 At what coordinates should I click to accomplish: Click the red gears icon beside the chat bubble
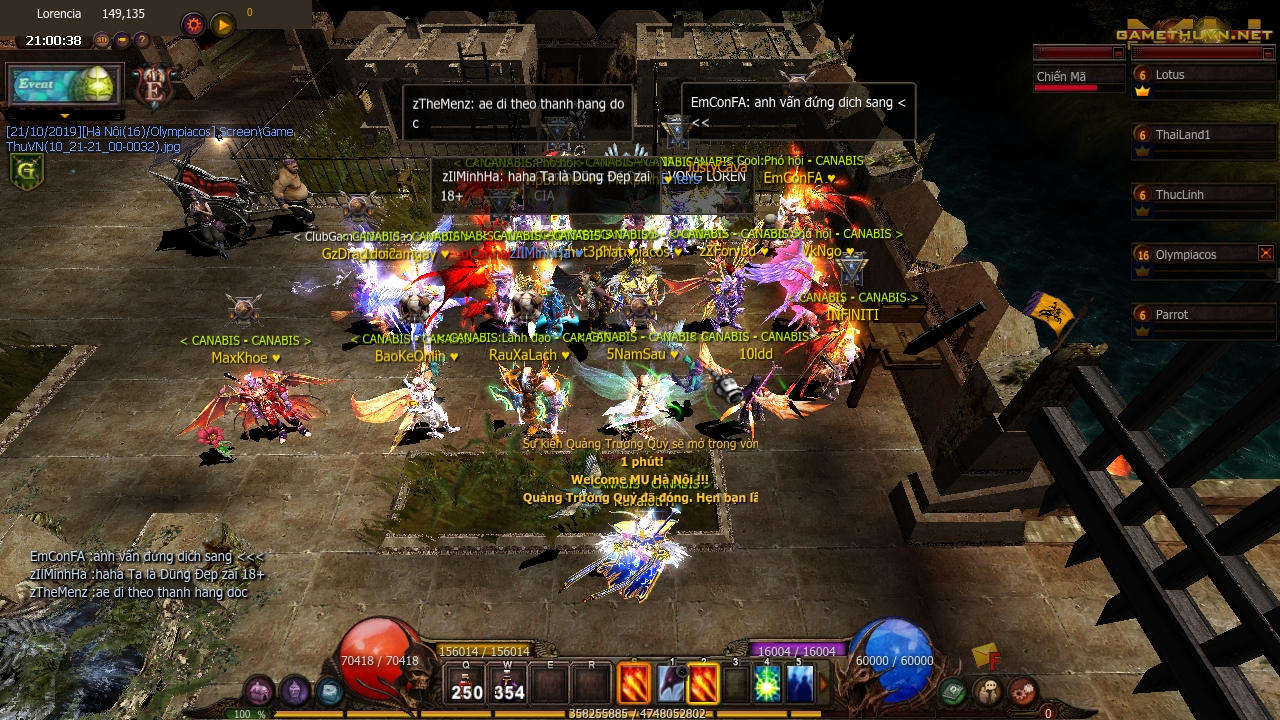pyautogui.click(x=1023, y=691)
